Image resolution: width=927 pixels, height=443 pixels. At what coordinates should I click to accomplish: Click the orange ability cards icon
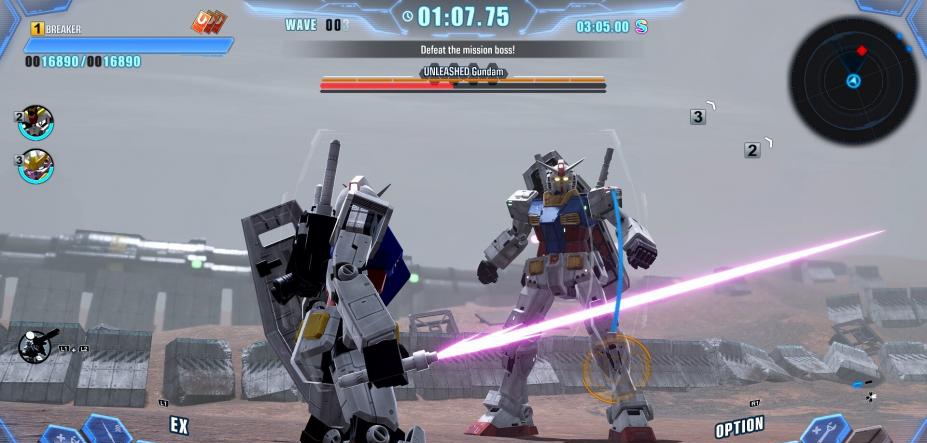209,22
